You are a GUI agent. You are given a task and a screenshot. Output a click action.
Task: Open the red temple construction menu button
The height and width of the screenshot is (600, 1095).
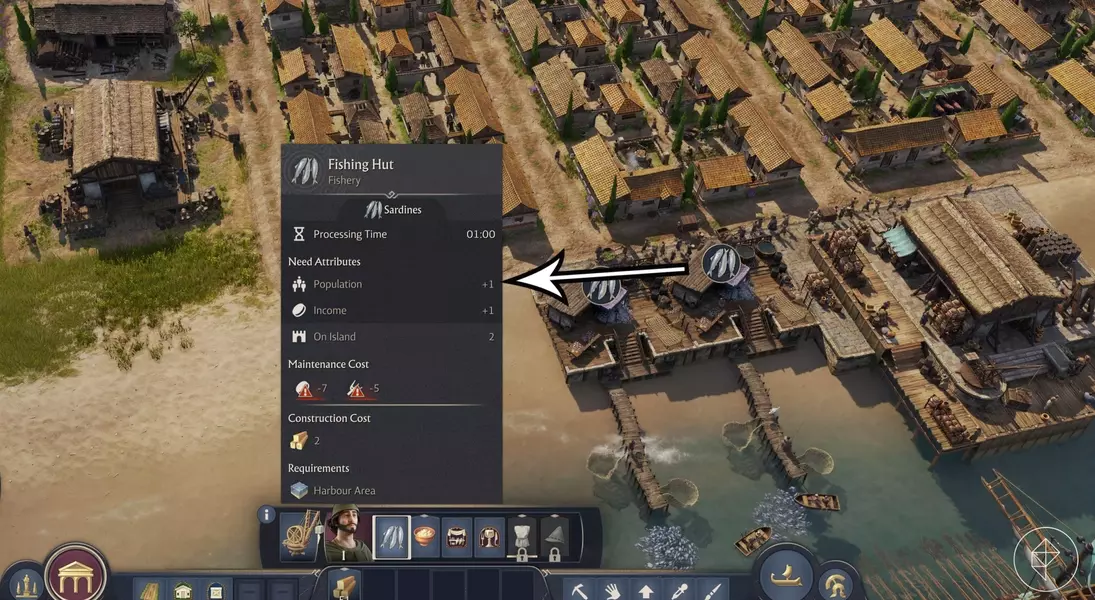(76, 575)
